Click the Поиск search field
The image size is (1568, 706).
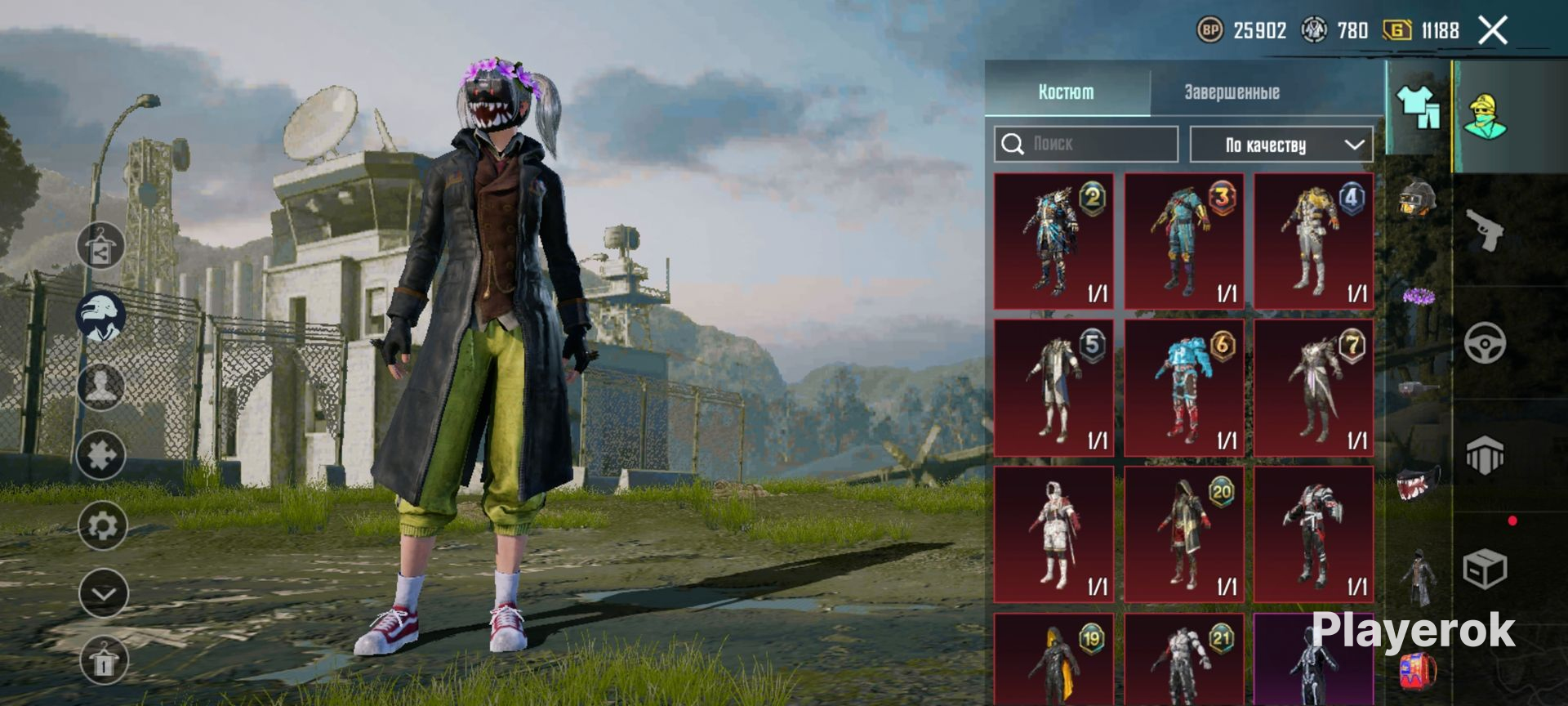pyautogui.click(x=1086, y=145)
